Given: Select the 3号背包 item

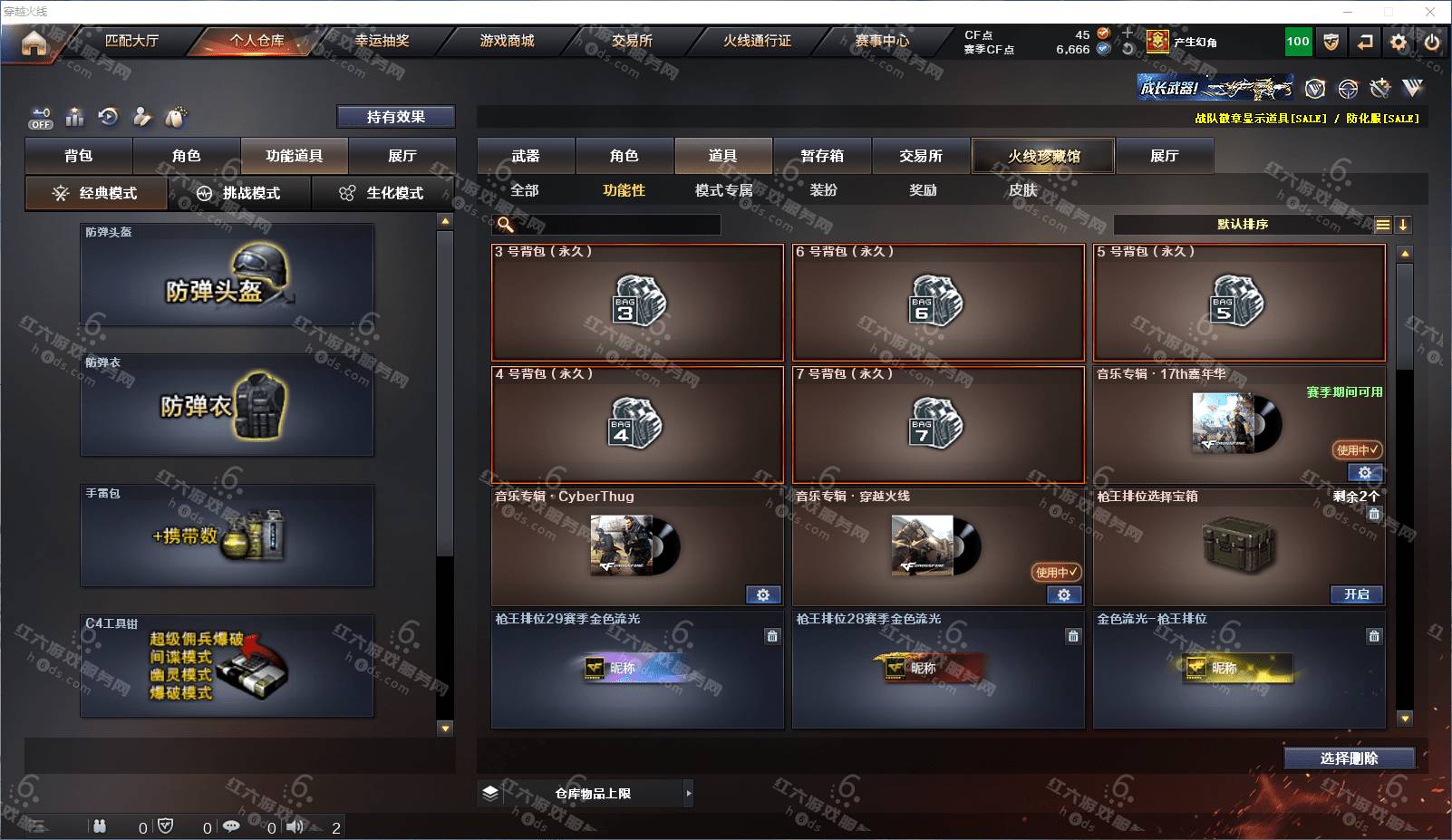Looking at the screenshot, I should click(637, 303).
